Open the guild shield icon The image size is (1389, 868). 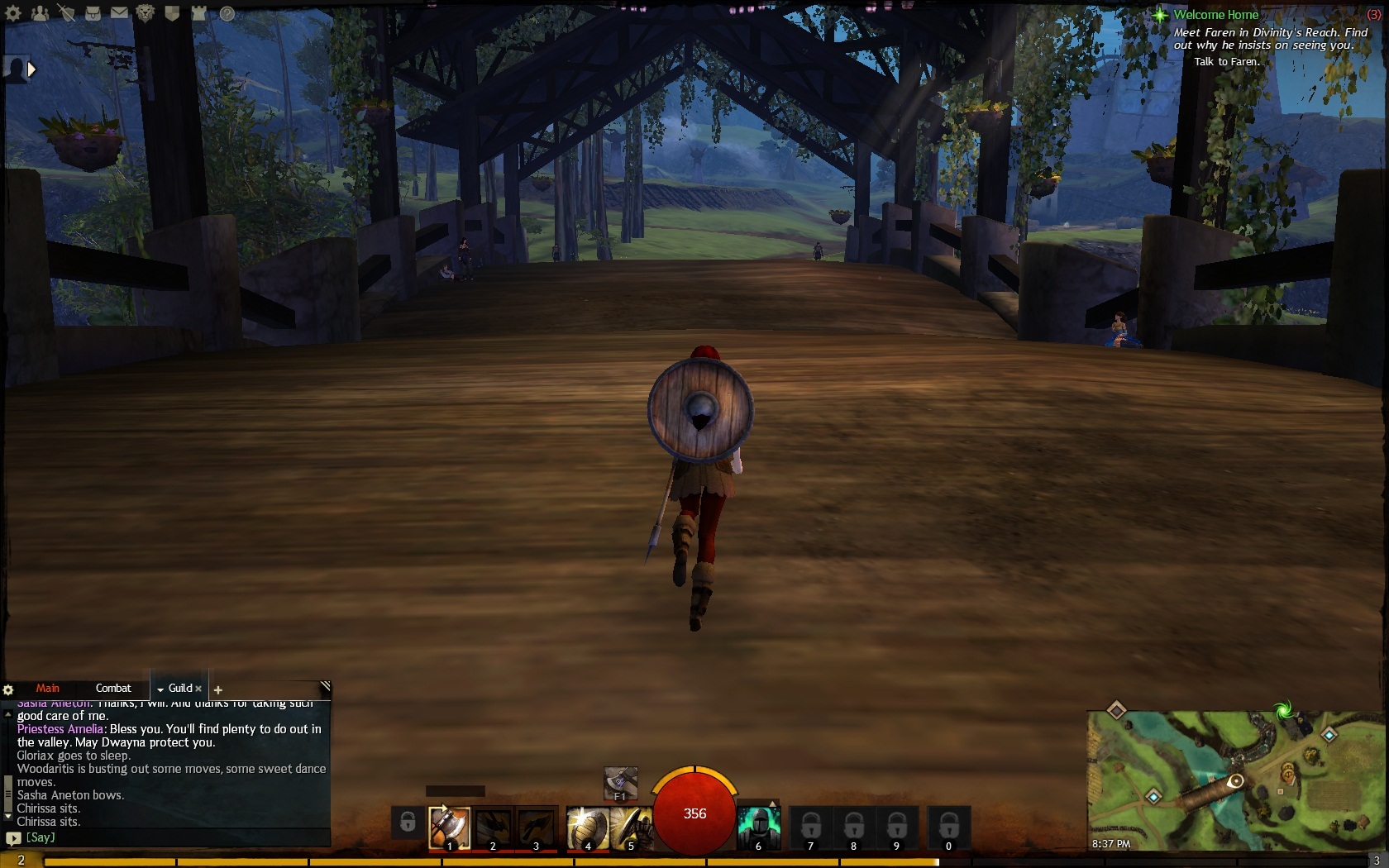click(x=172, y=13)
